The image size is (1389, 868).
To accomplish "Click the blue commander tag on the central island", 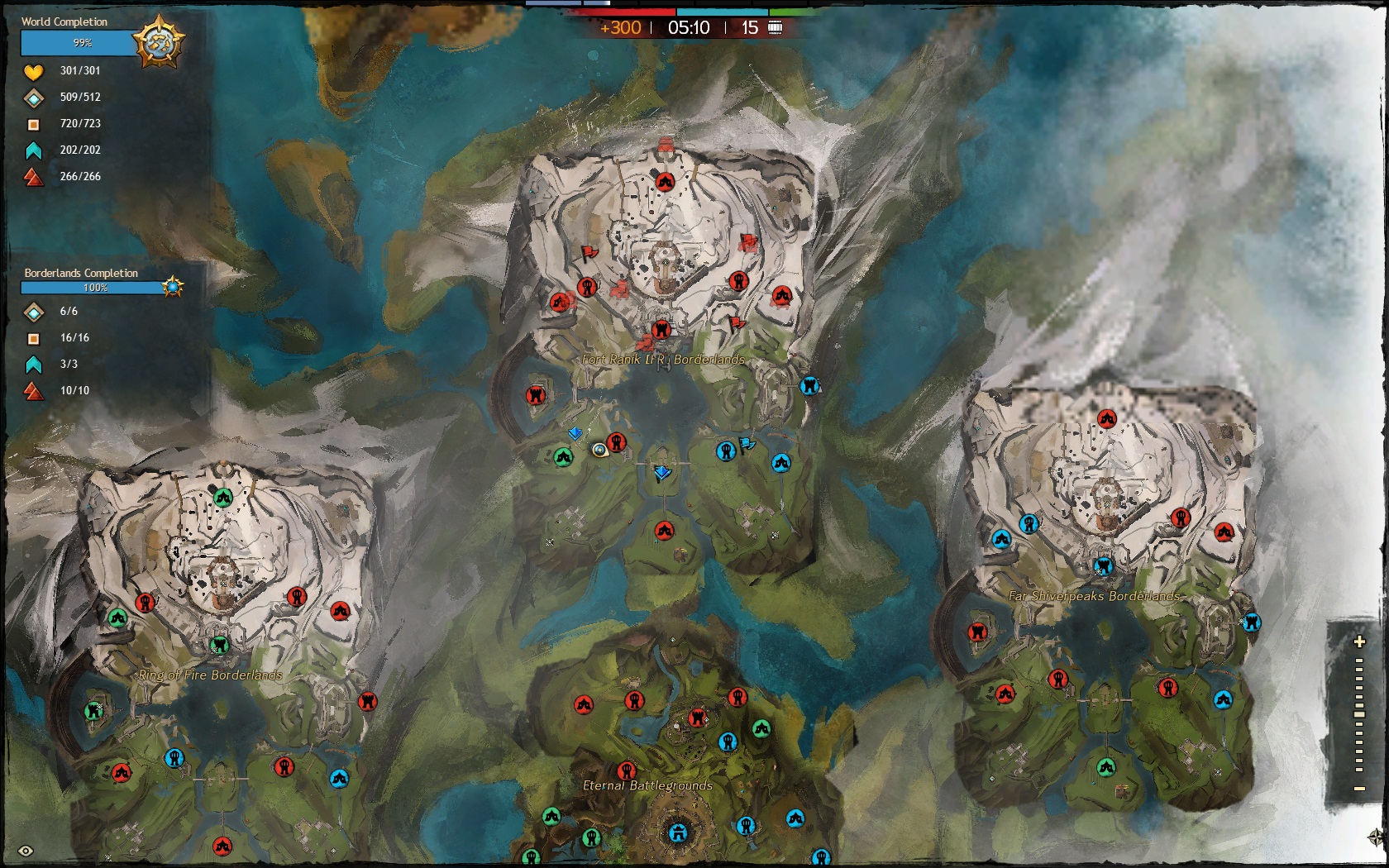I will [x=661, y=473].
